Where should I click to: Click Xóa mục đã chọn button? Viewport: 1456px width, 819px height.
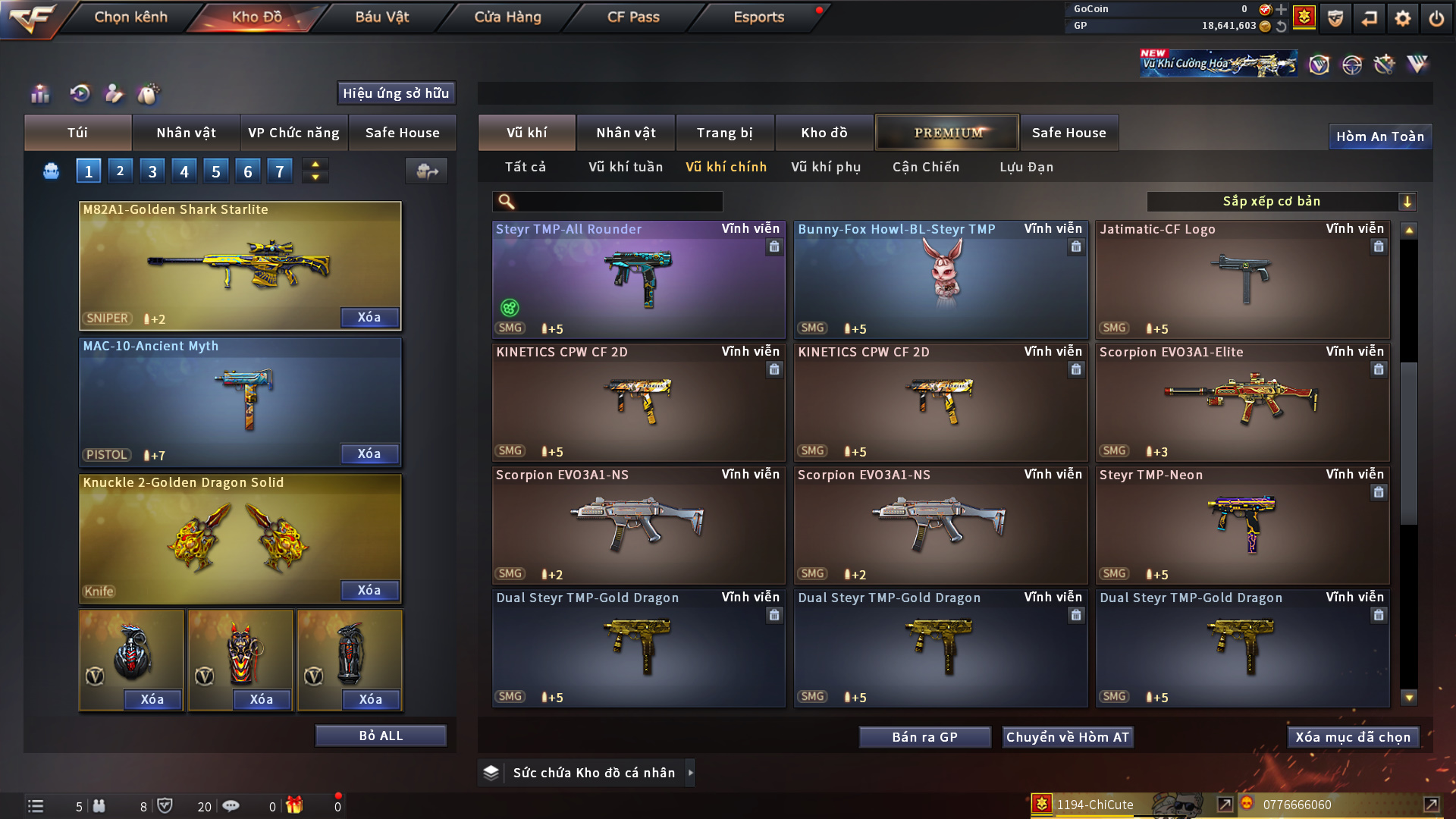(x=1353, y=737)
